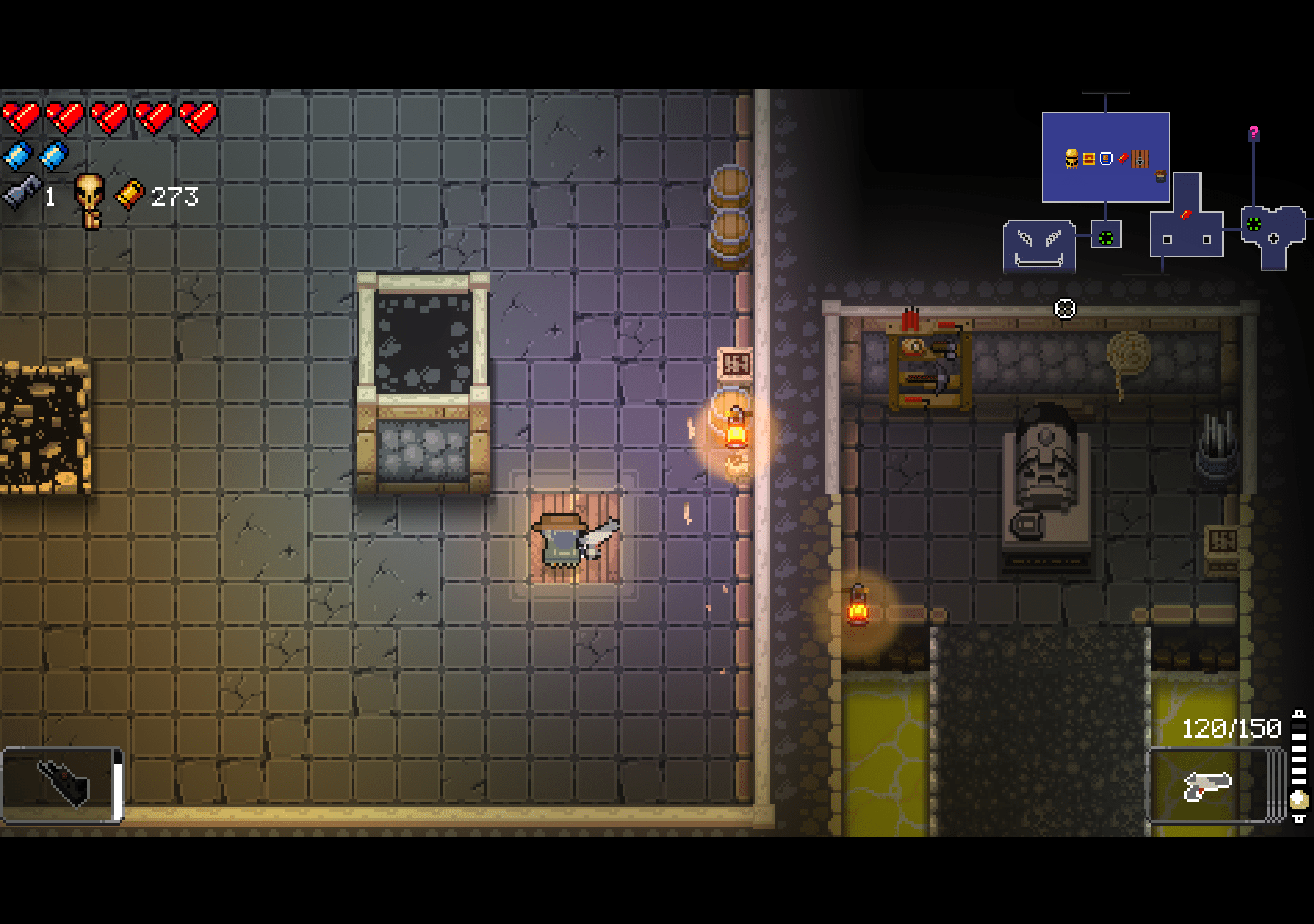Click the green teleporter pad icon on the minimap

(1104, 238)
